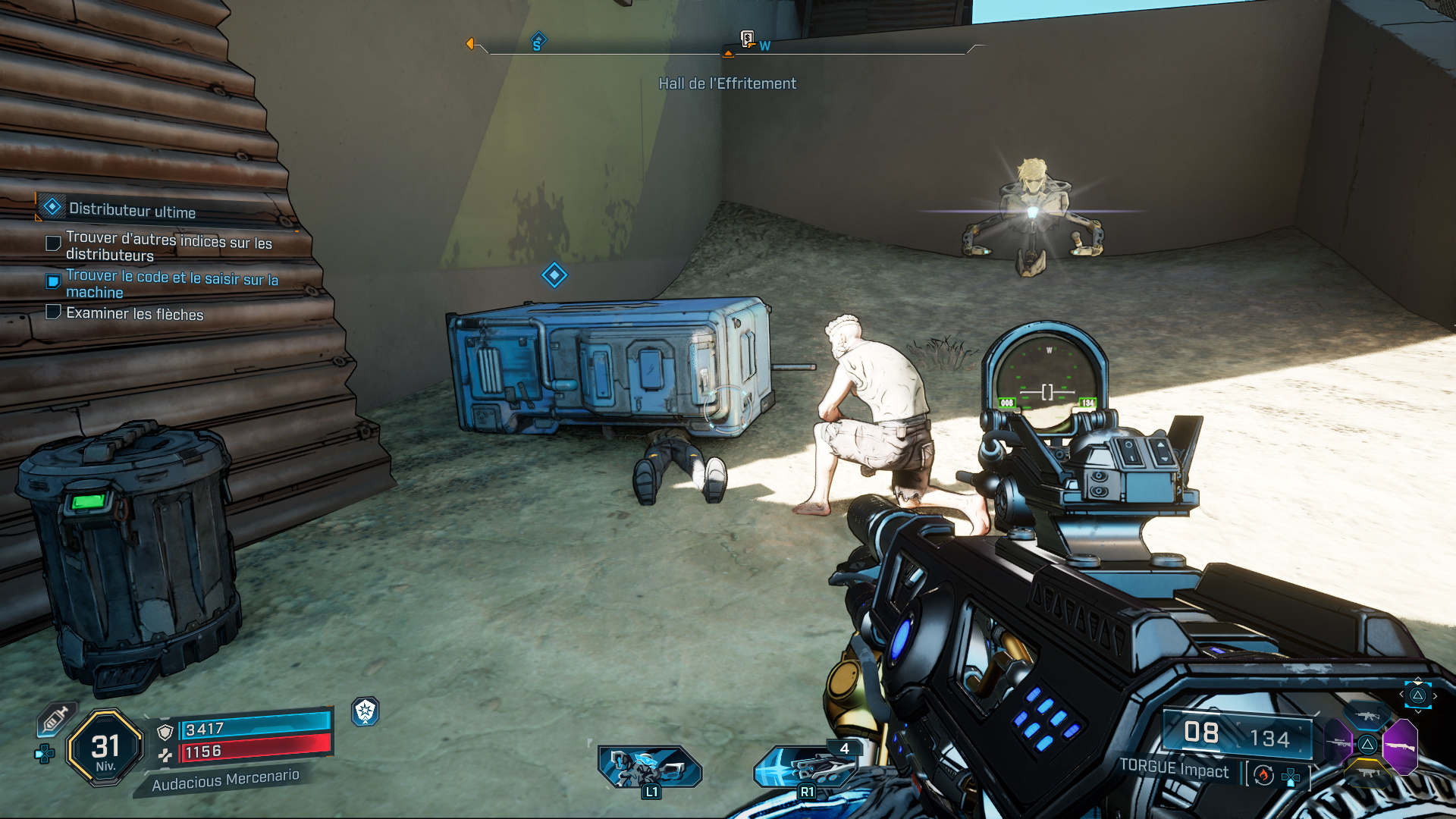Select the SMG icon on the yellow weapon slot
This screenshot has height=819, width=1456.
point(1367,773)
